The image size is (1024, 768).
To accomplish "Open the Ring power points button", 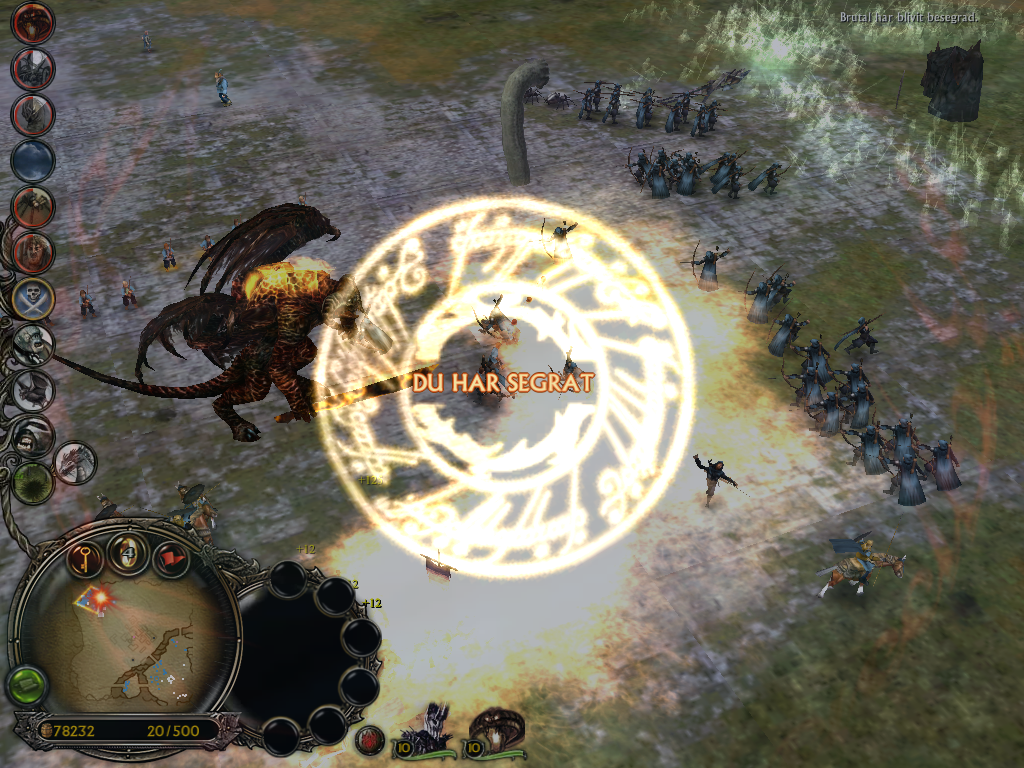I will click(x=129, y=551).
